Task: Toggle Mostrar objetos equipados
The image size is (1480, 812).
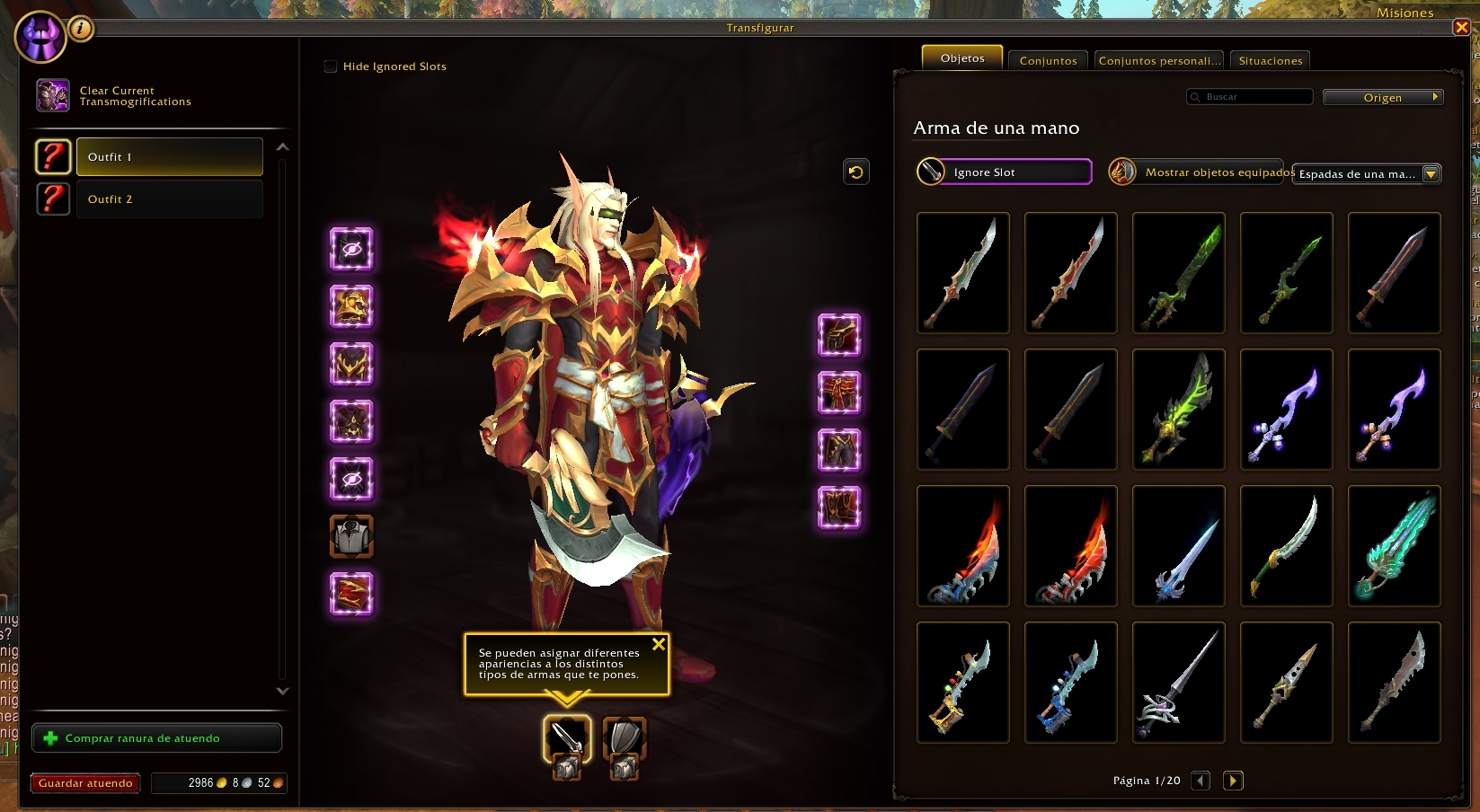Action: click(1122, 172)
